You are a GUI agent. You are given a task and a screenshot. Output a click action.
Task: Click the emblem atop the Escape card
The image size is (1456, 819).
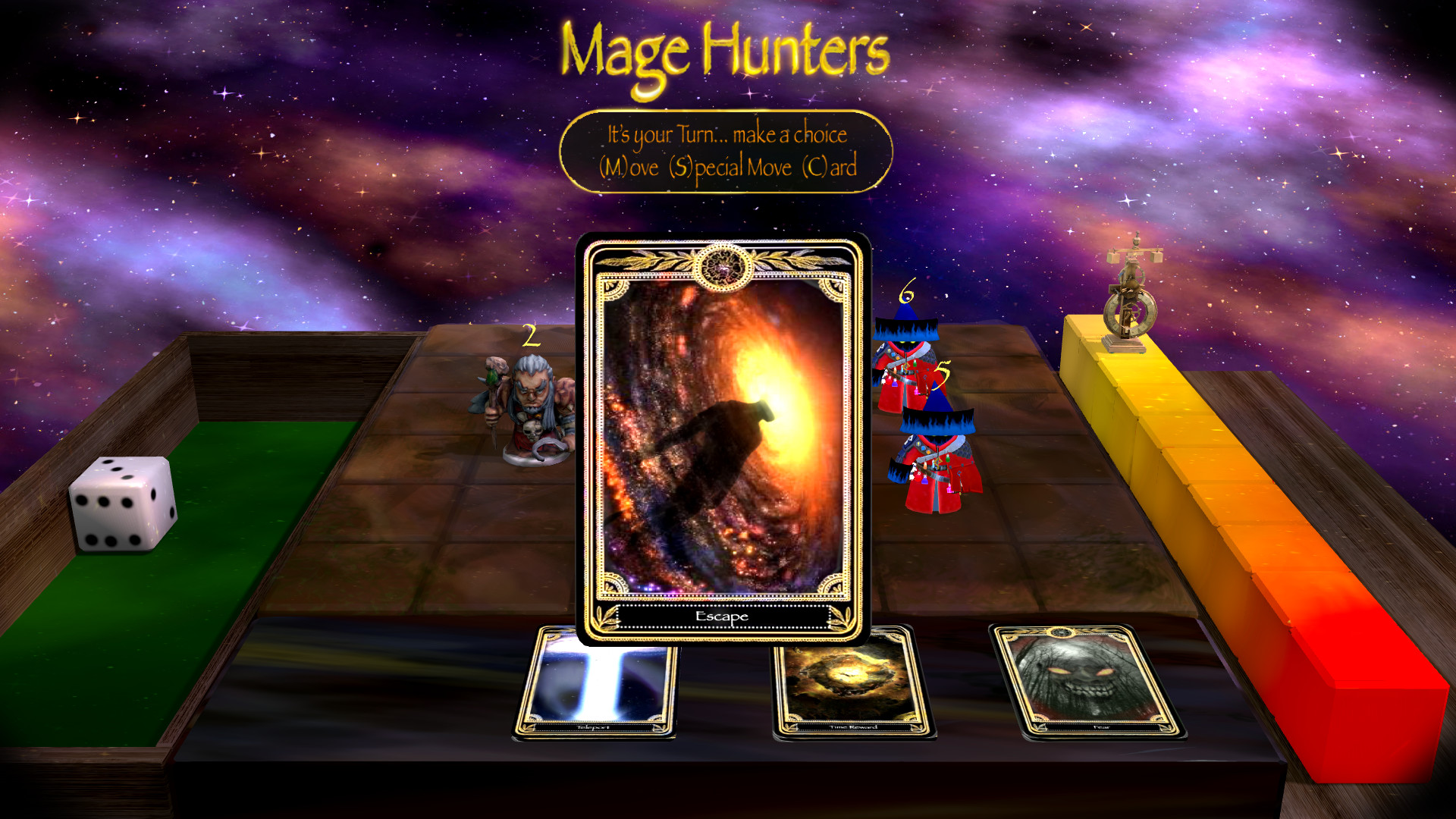coord(723,267)
